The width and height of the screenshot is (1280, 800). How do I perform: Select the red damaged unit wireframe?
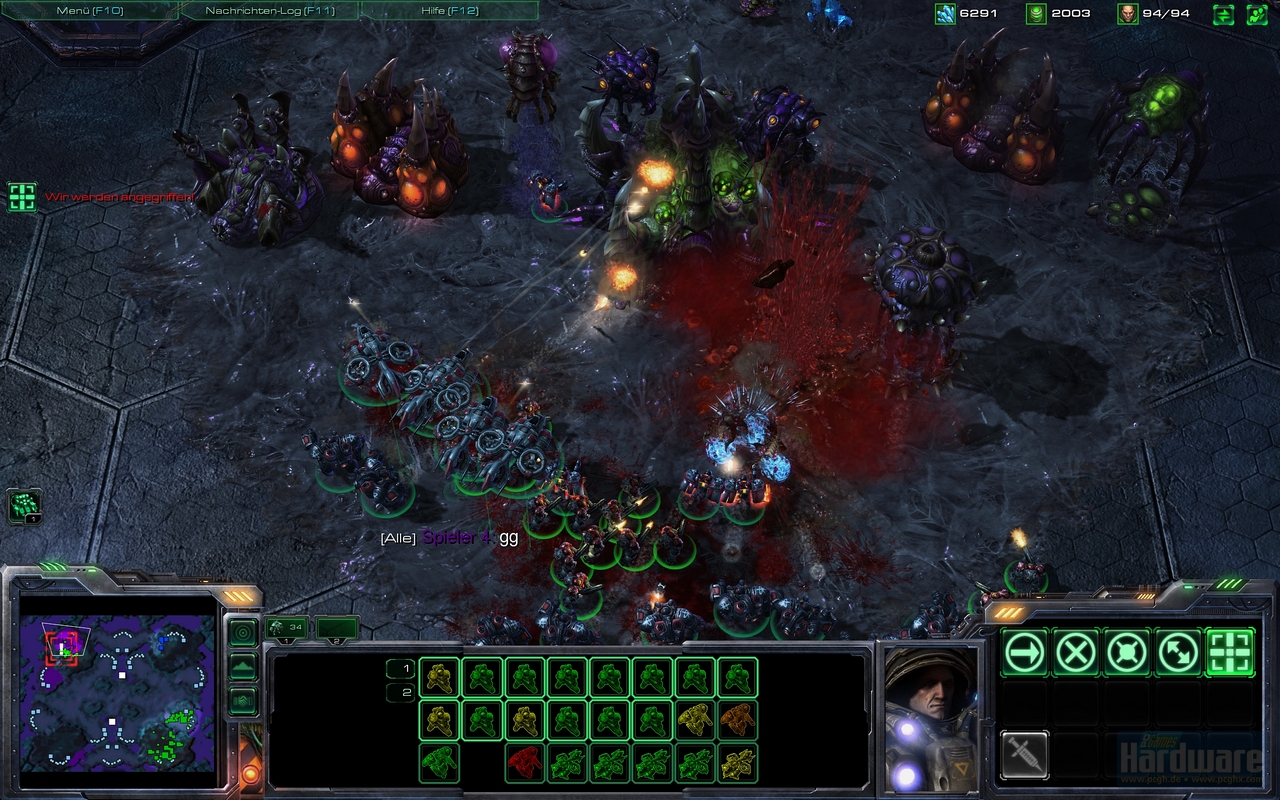coord(525,763)
